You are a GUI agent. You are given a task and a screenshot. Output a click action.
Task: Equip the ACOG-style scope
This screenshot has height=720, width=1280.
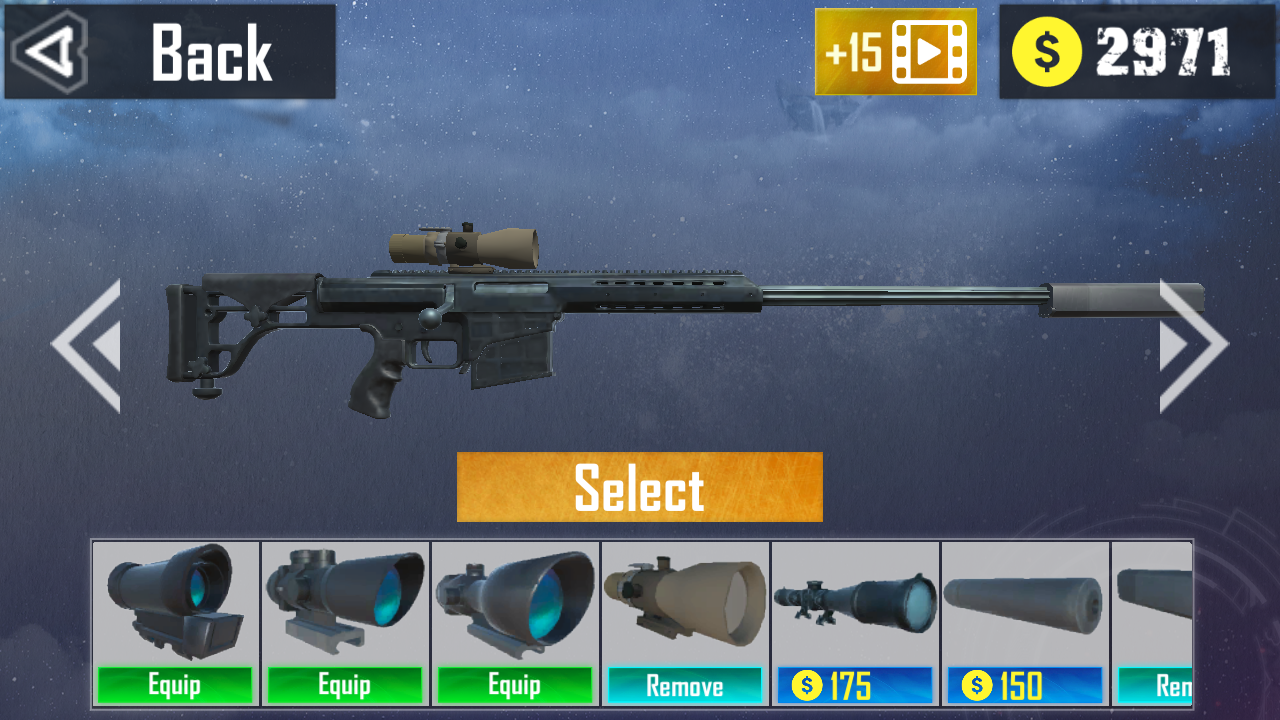pyautogui.click(x=345, y=686)
